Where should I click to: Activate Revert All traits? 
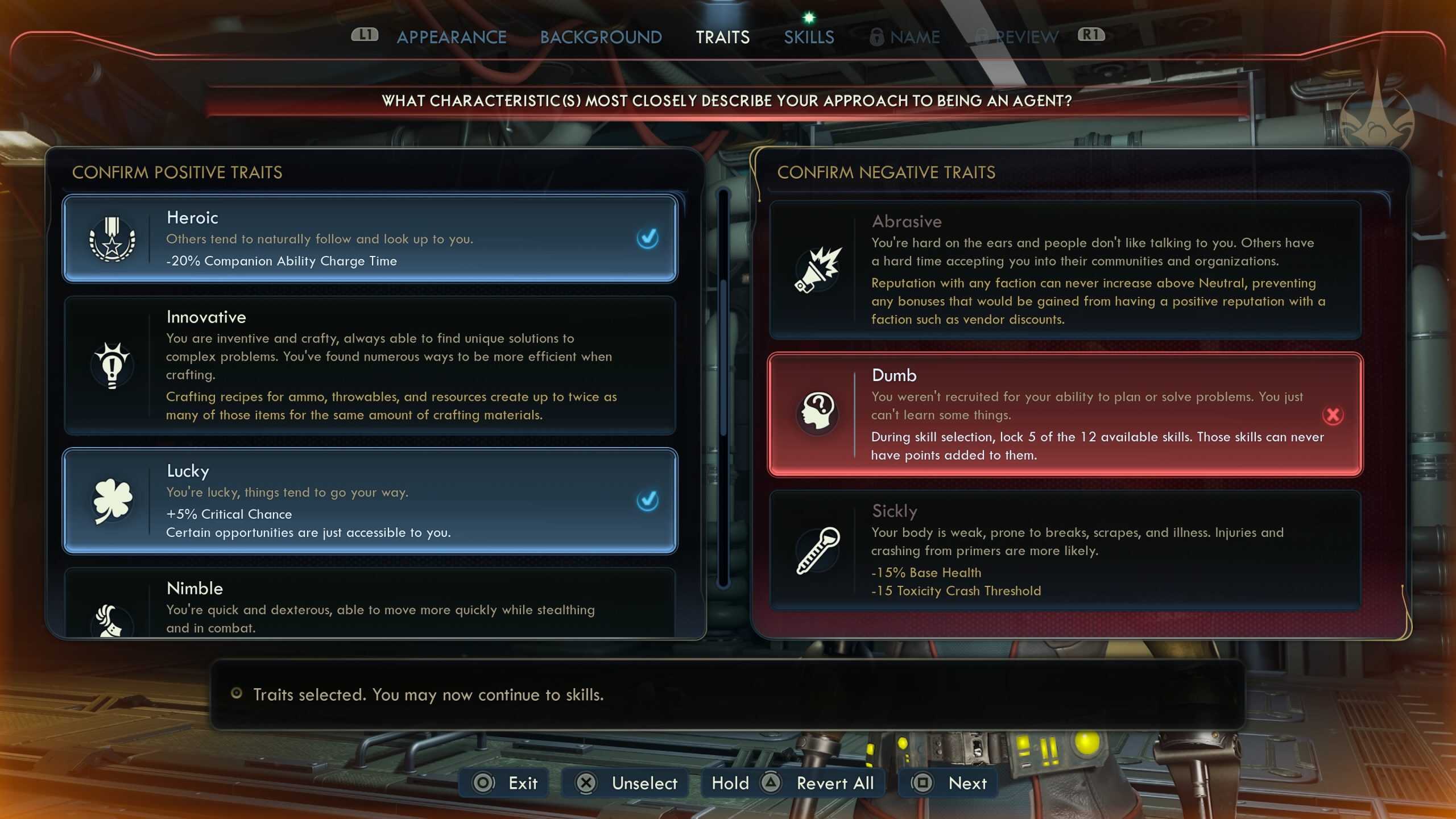pos(793,783)
